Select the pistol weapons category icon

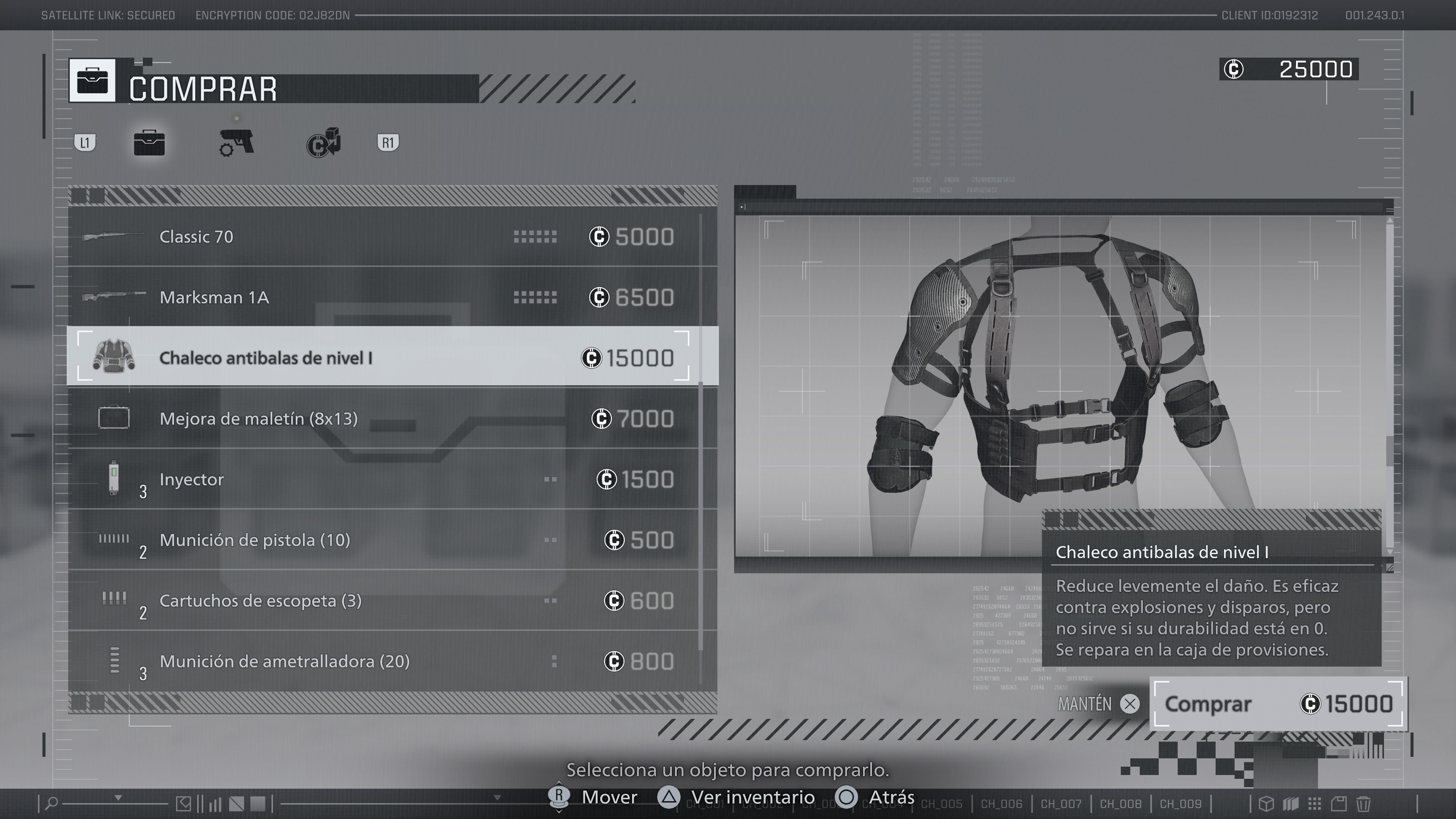click(237, 143)
